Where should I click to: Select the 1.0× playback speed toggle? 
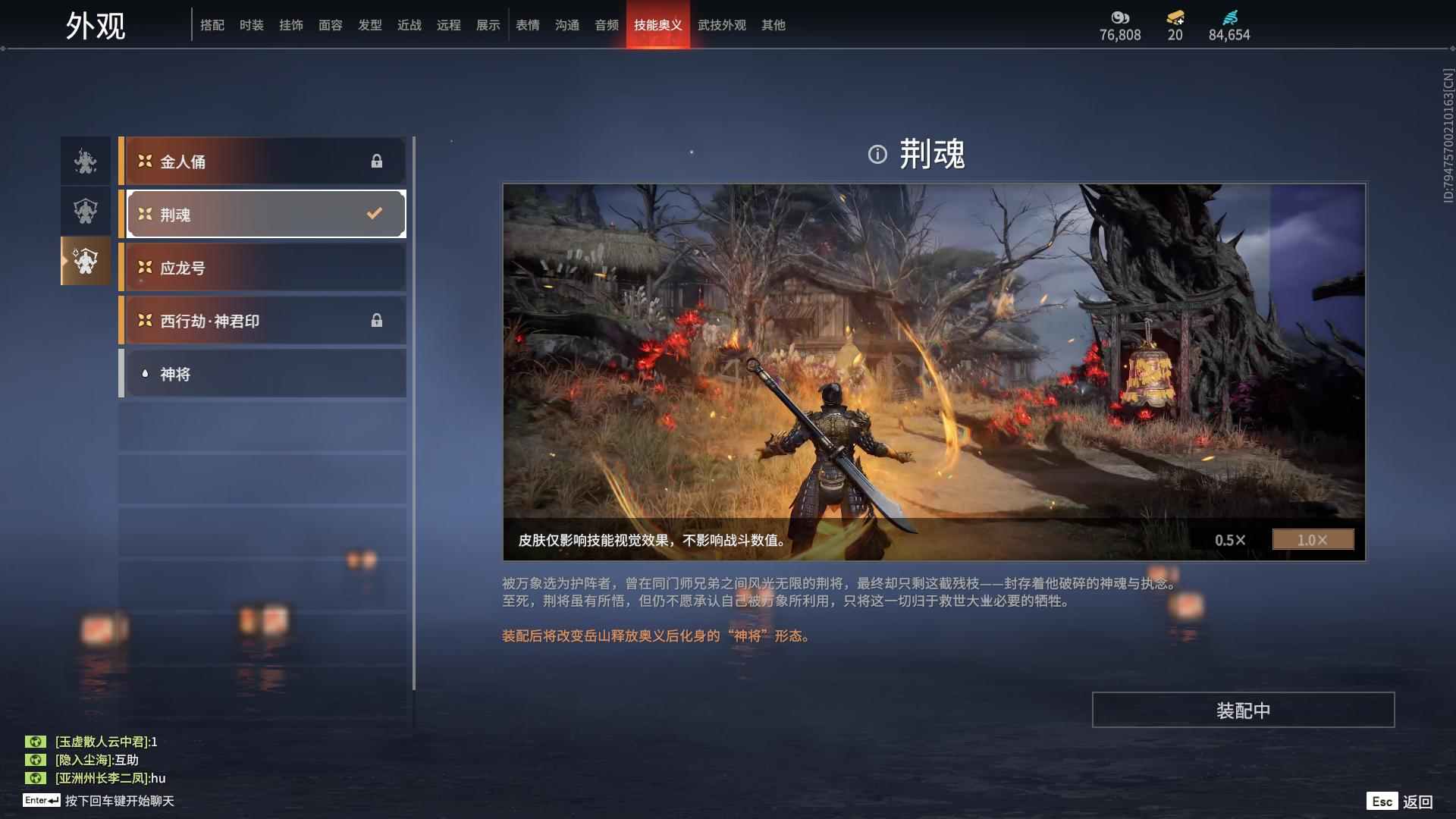click(1313, 540)
